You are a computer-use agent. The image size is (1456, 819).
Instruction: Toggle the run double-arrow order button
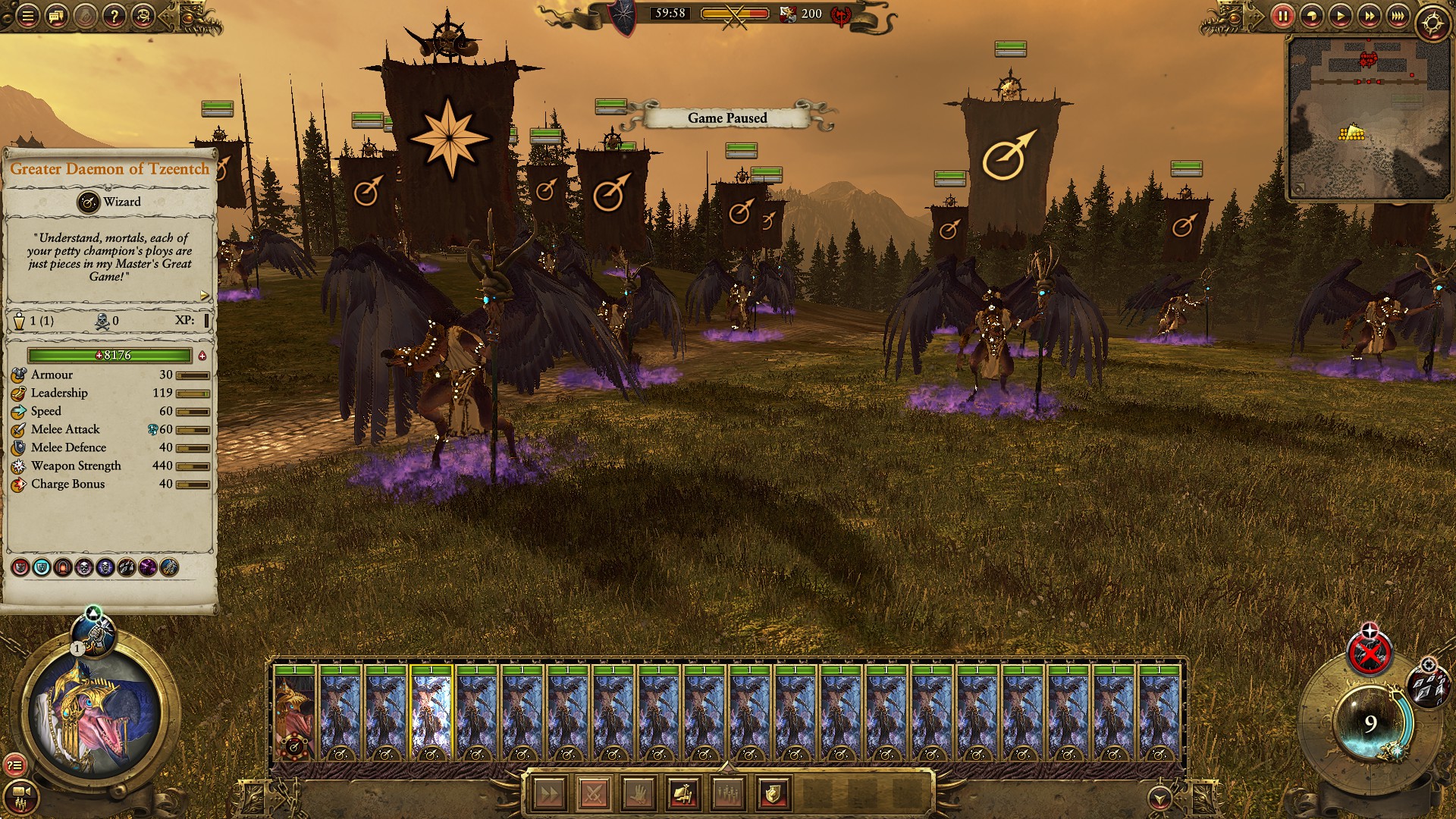pyautogui.click(x=549, y=794)
